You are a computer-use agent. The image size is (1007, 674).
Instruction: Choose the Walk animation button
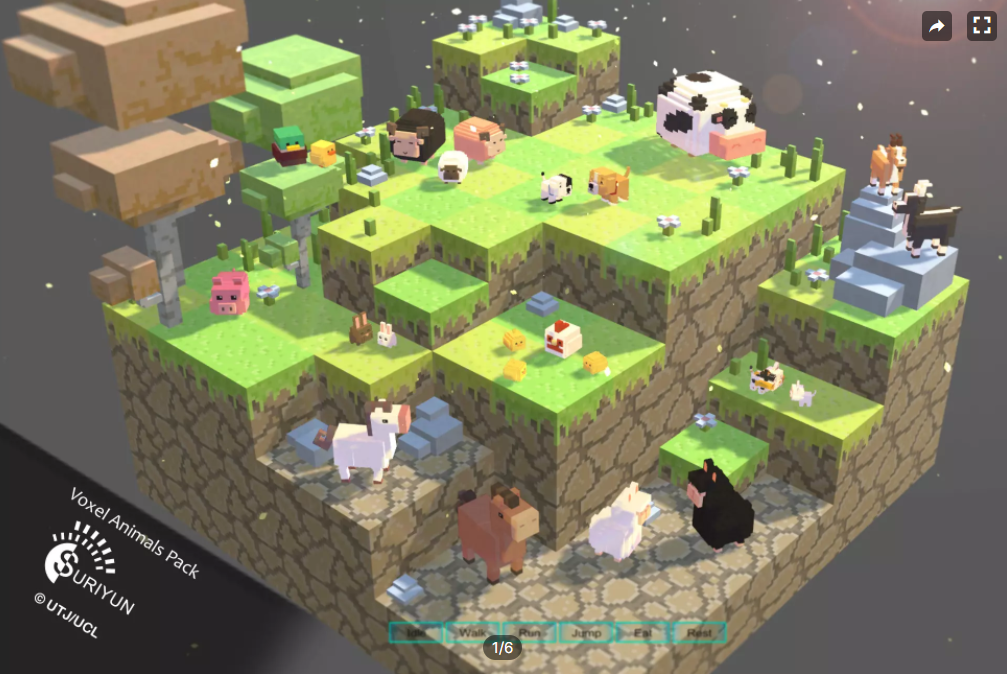pyautogui.click(x=473, y=633)
